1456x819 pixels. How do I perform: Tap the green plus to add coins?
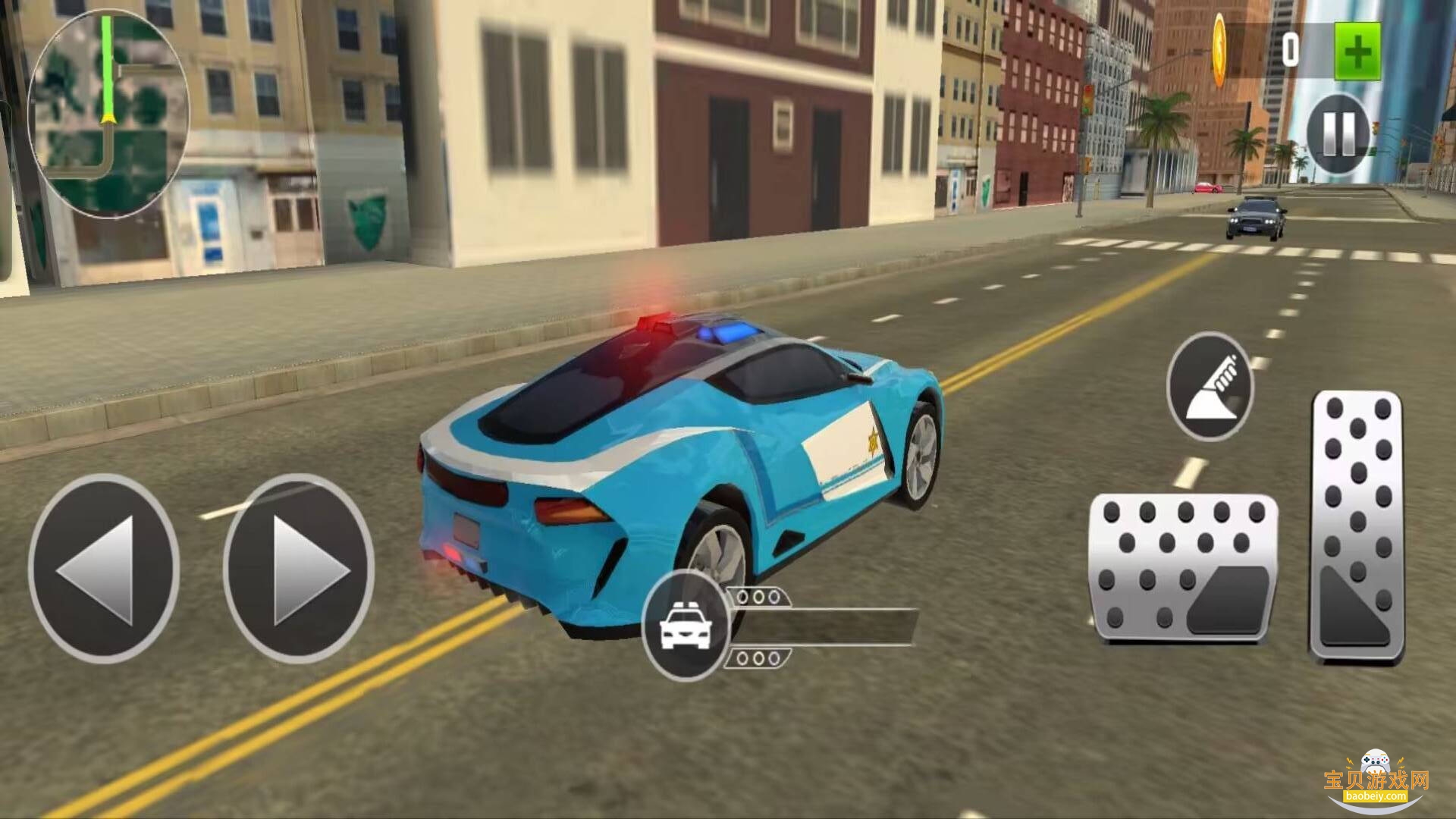1357,51
